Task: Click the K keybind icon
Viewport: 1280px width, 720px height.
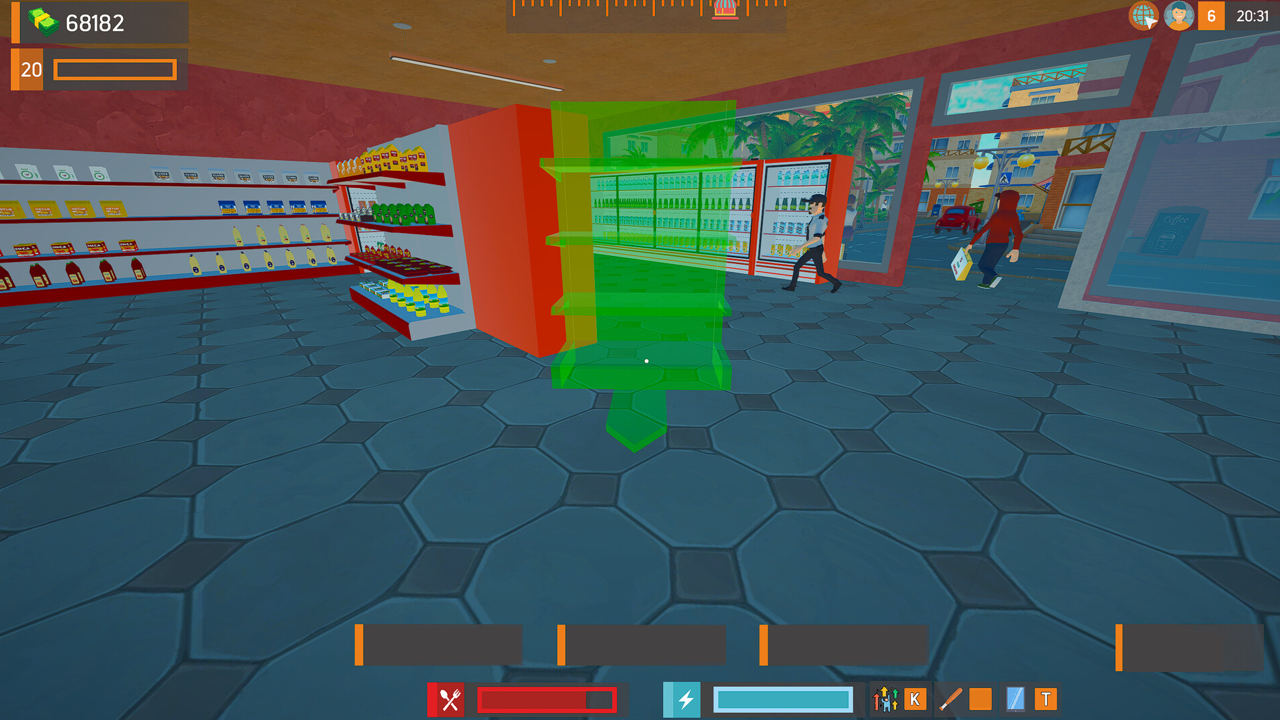Action: [x=914, y=699]
